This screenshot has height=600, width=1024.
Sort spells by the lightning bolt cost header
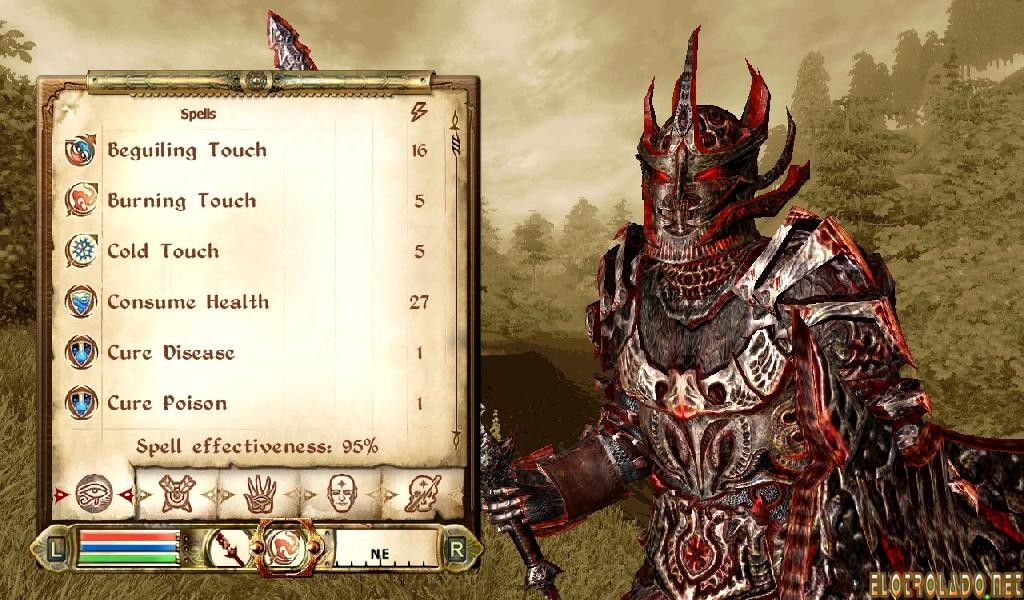coord(419,113)
